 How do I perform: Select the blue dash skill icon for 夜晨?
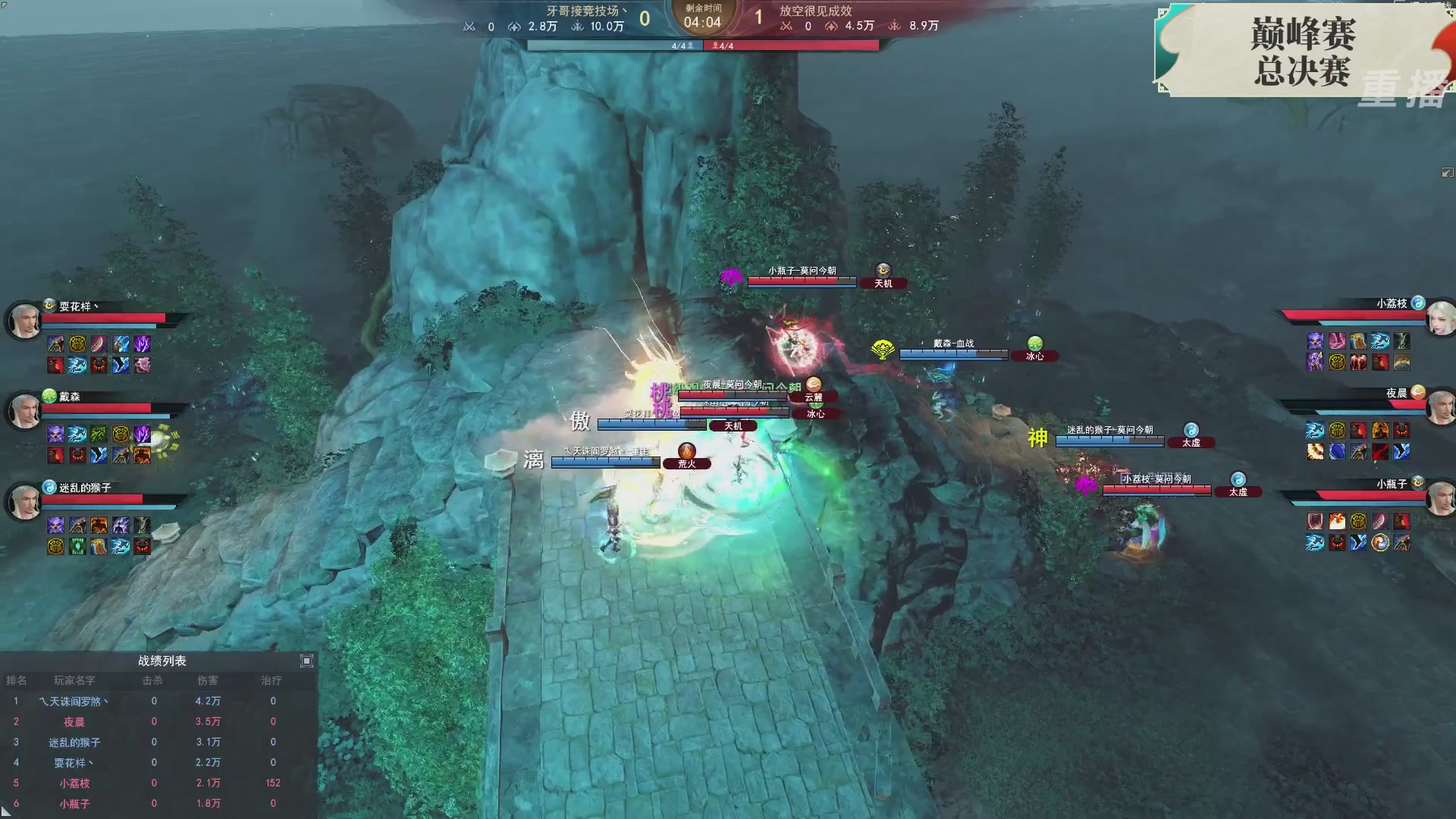click(1314, 428)
